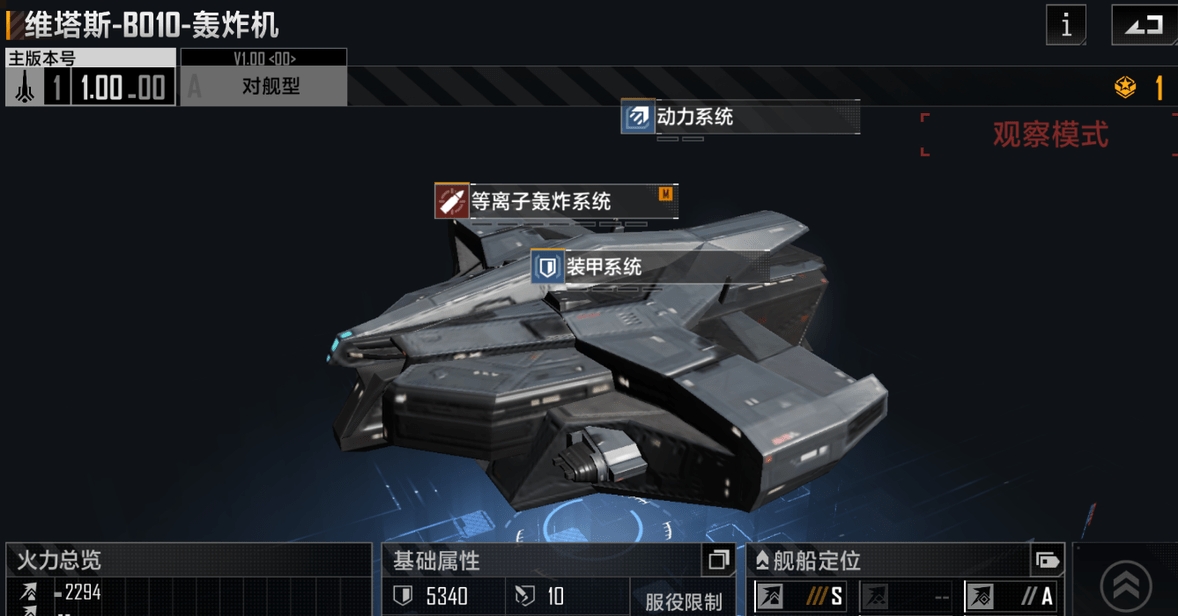Image resolution: width=1178 pixels, height=616 pixels.
Task: Select the 对舰型 A variant tab
Action: pyautogui.click(x=264, y=86)
